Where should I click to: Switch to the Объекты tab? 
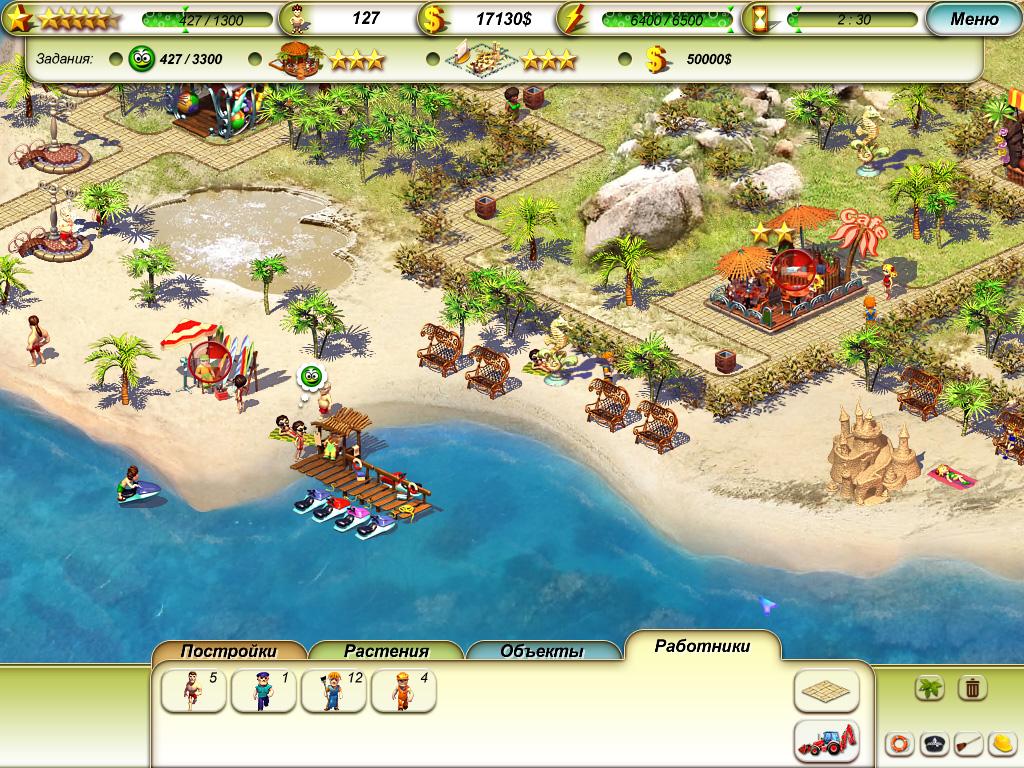(542, 651)
